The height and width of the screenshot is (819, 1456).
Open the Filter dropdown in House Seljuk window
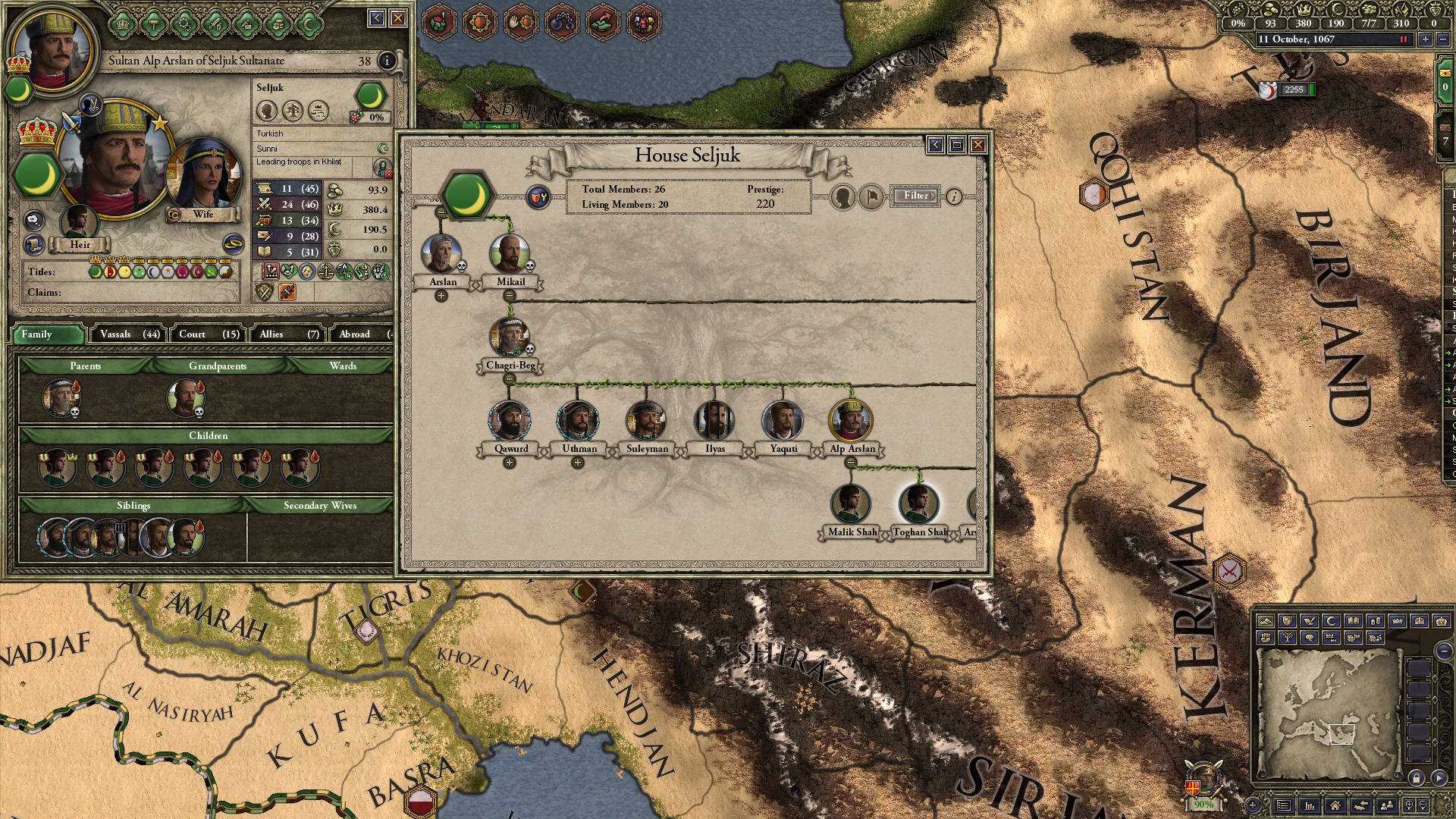[x=915, y=195]
